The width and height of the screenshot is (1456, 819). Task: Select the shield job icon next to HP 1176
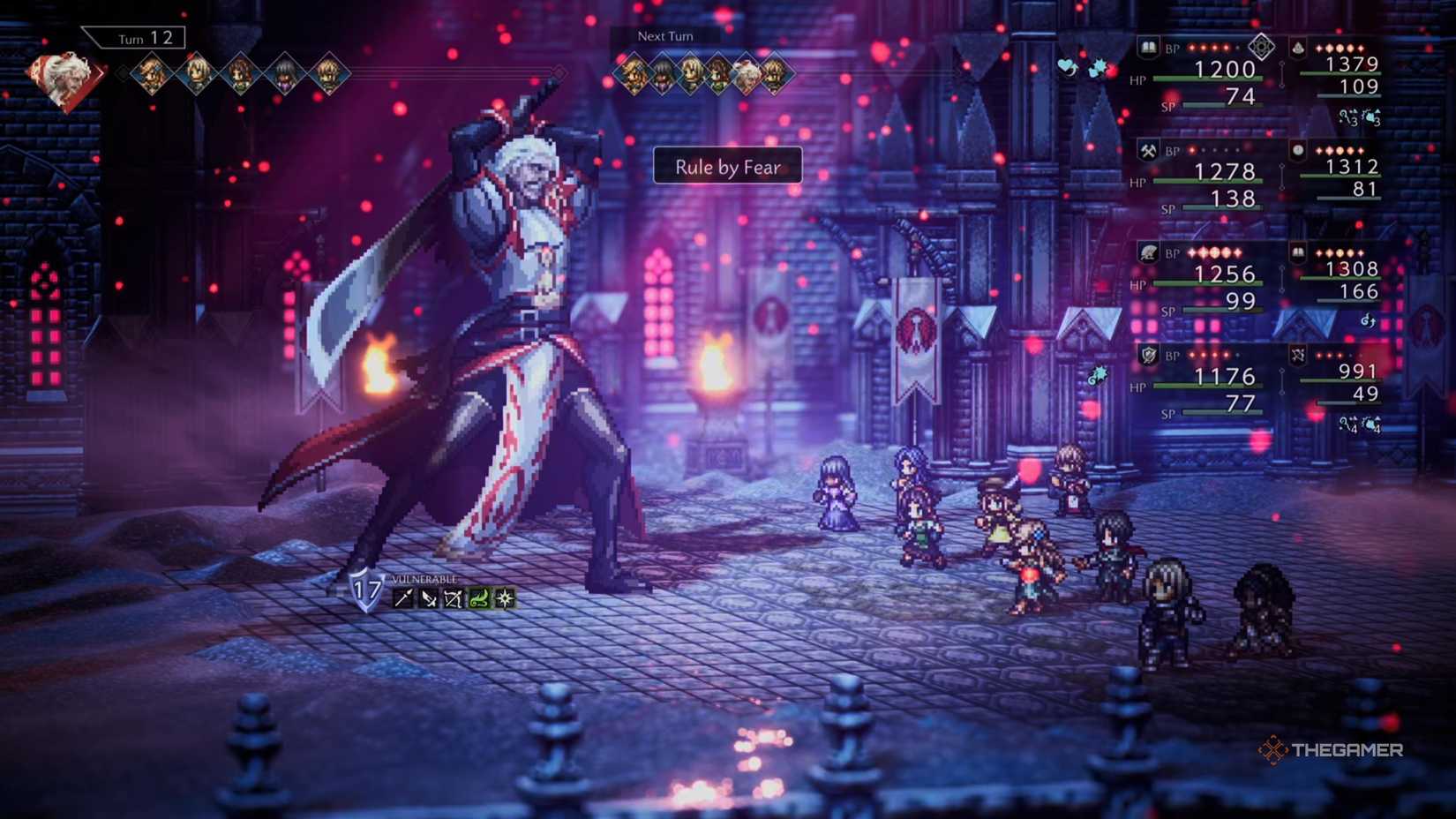[x=1150, y=354]
